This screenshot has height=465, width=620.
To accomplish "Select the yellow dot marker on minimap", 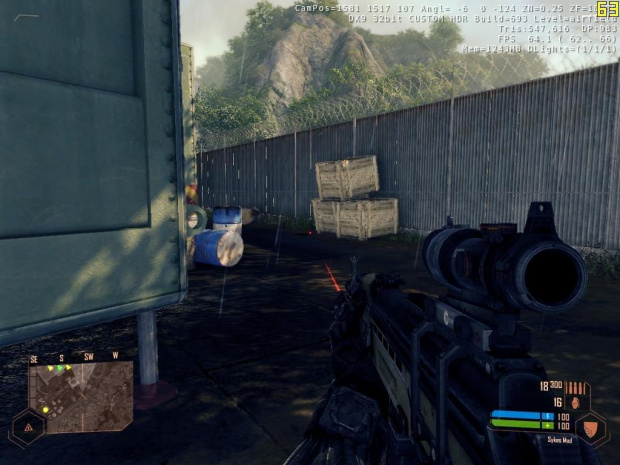I will [46, 409].
